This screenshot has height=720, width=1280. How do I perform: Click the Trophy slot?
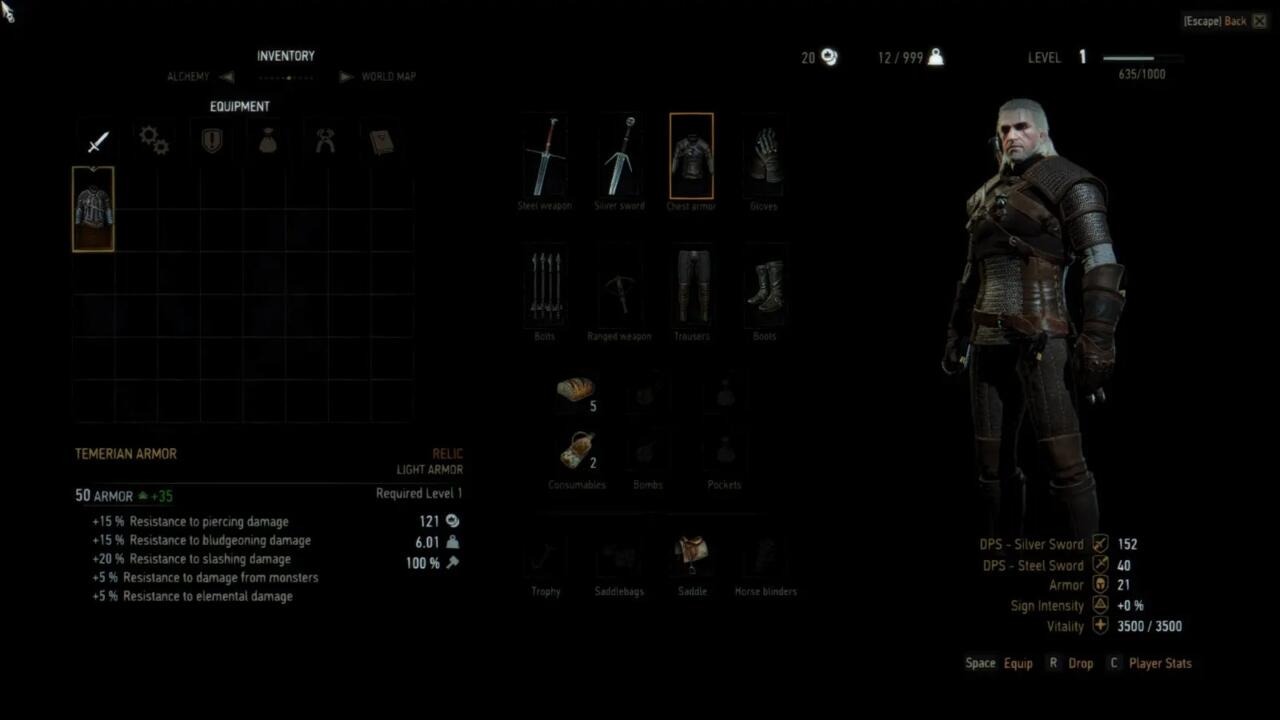pyautogui.click(x=545, y=555)
